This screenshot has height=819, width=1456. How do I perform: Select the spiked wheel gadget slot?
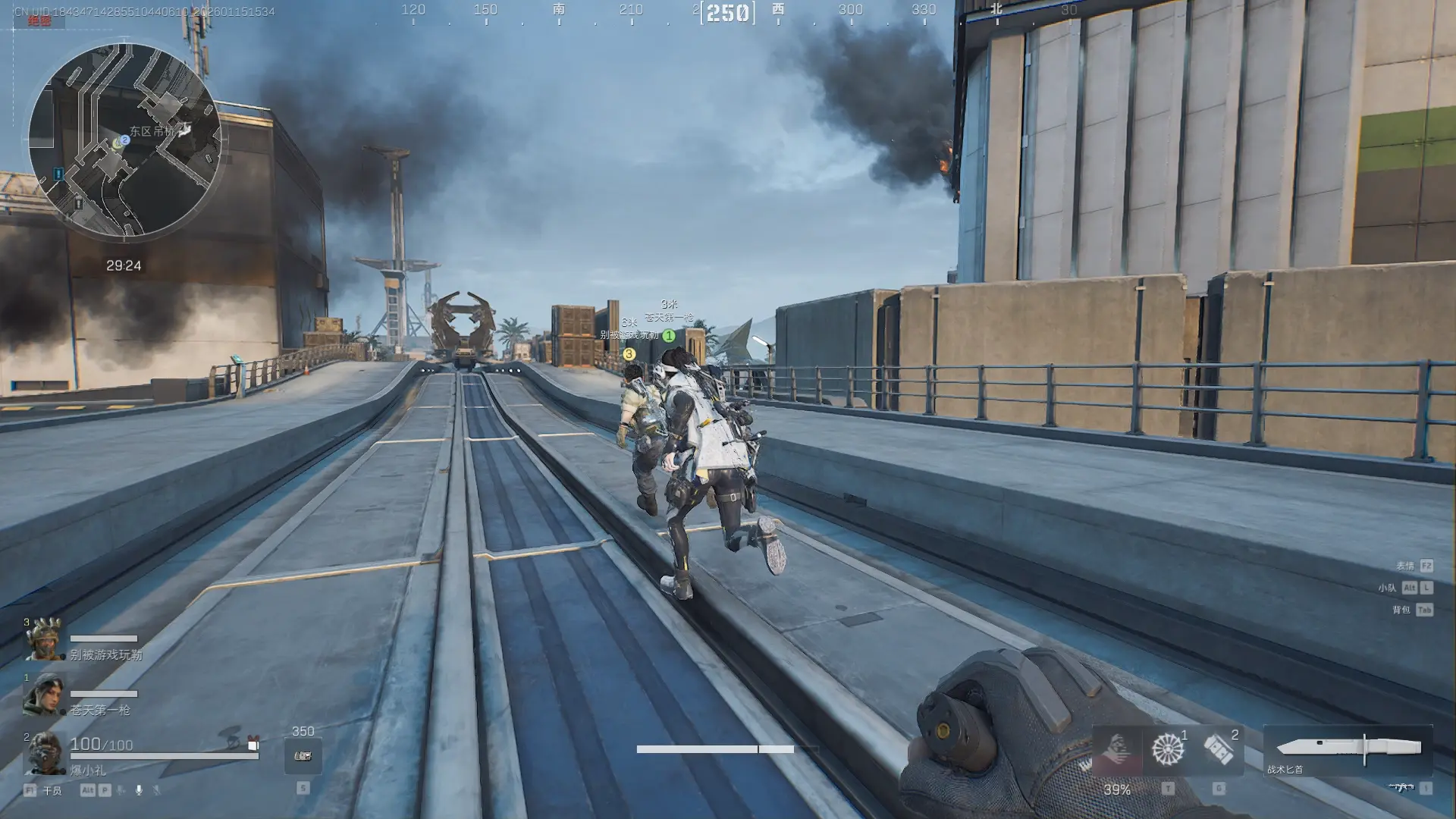pos(1168,749)
